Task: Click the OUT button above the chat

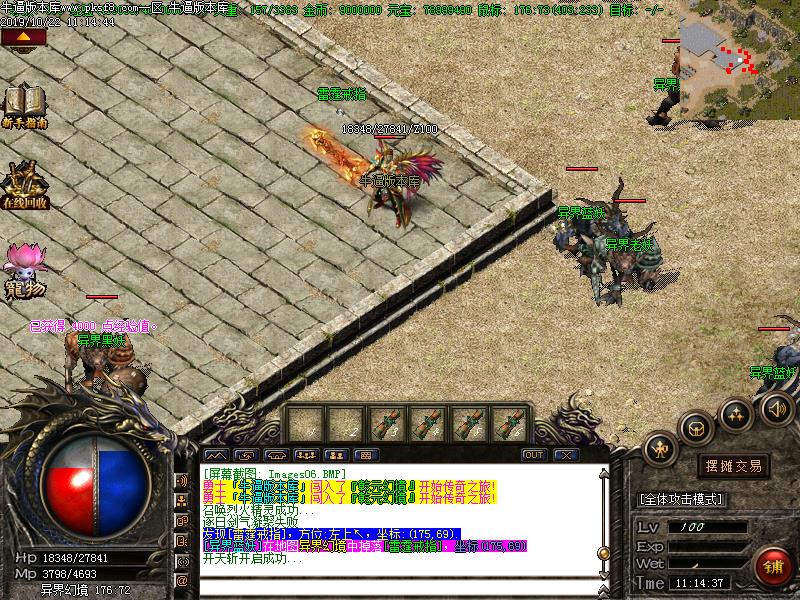Action: 534,455
